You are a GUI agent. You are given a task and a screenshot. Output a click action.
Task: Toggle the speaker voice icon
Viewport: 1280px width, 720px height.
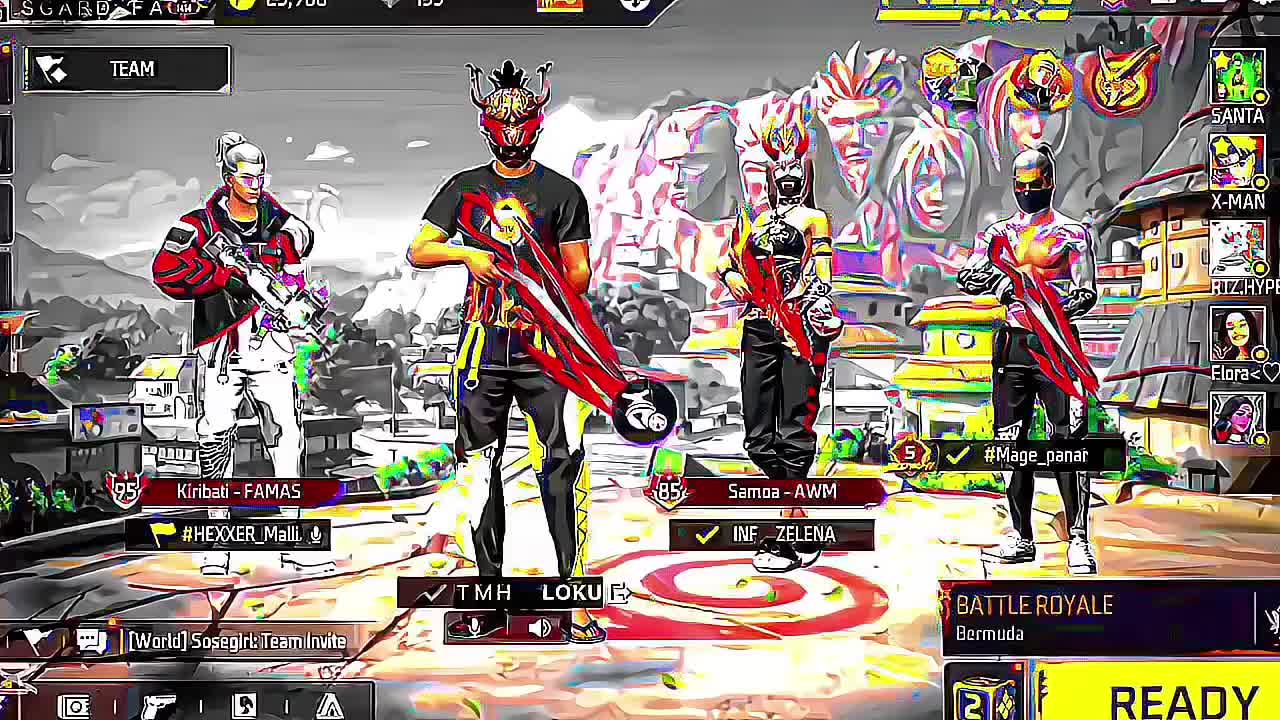click(539, 627)
